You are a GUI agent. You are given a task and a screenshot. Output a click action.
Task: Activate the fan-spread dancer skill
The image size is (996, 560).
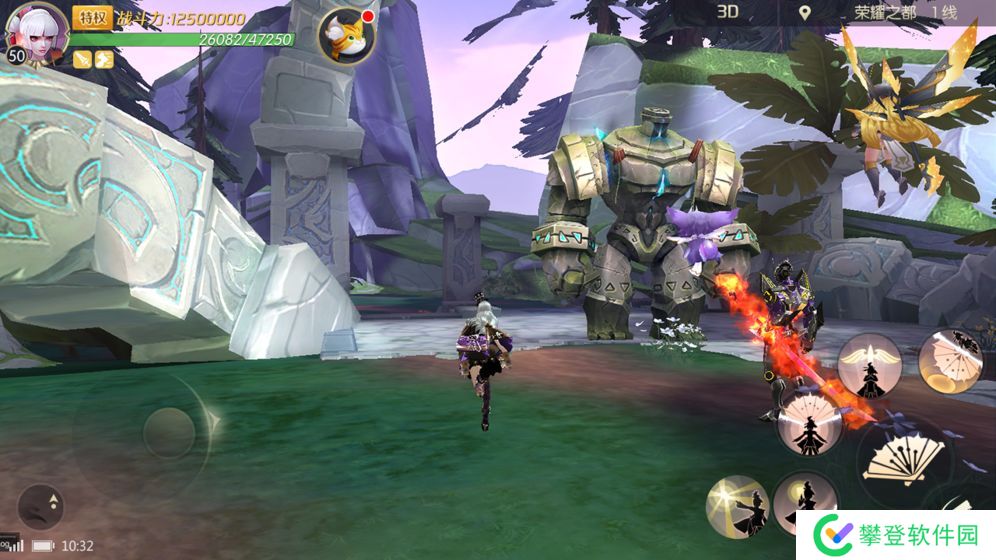click(x=809, y=420)
